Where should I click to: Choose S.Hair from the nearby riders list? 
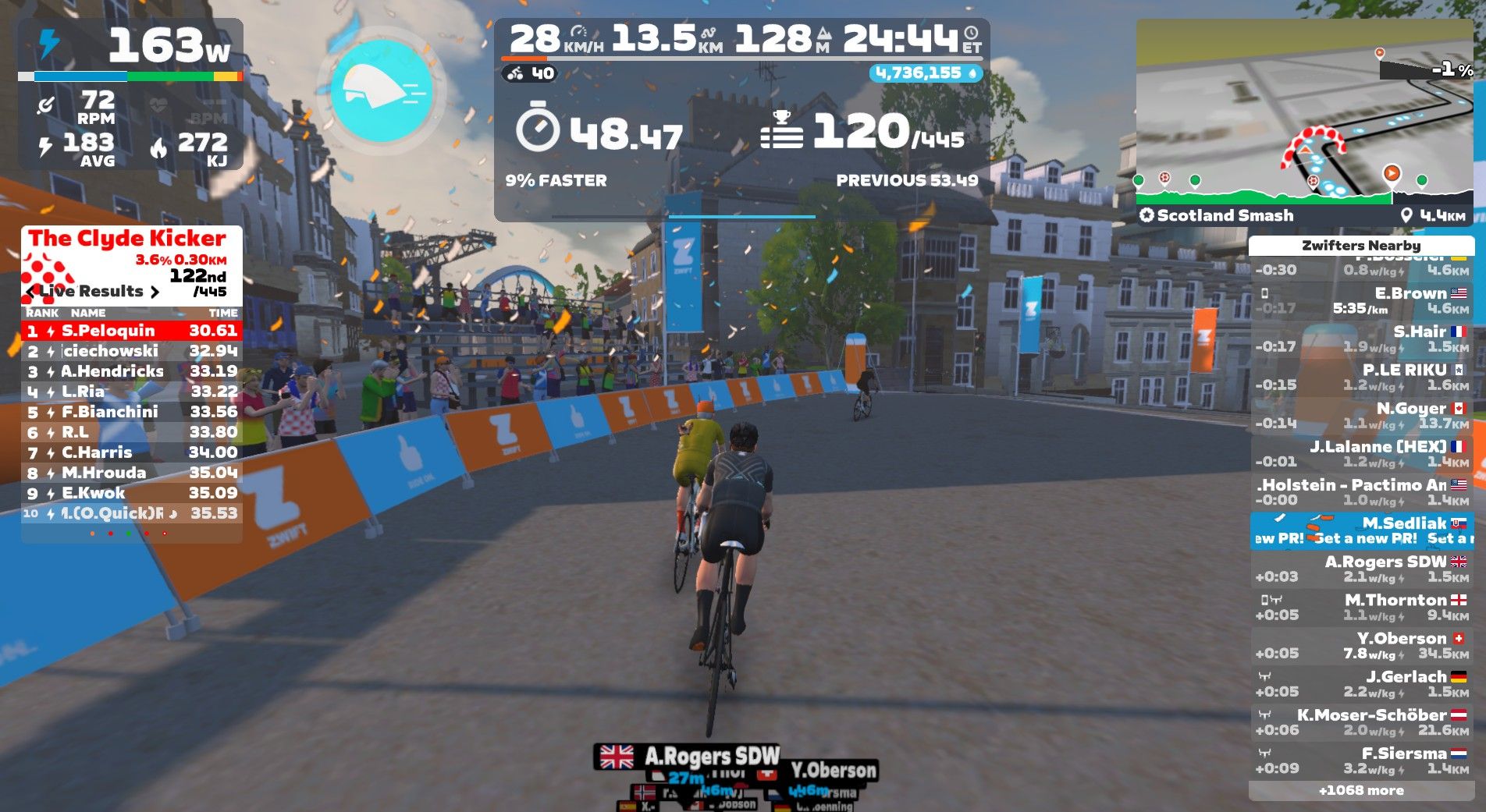coord(1361,339)
